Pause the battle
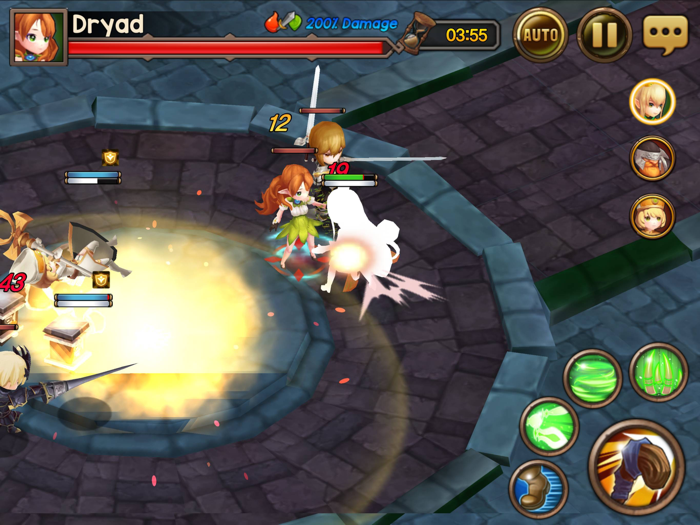Viewport: 700px width, 525px height. click(x=604, y=36)
